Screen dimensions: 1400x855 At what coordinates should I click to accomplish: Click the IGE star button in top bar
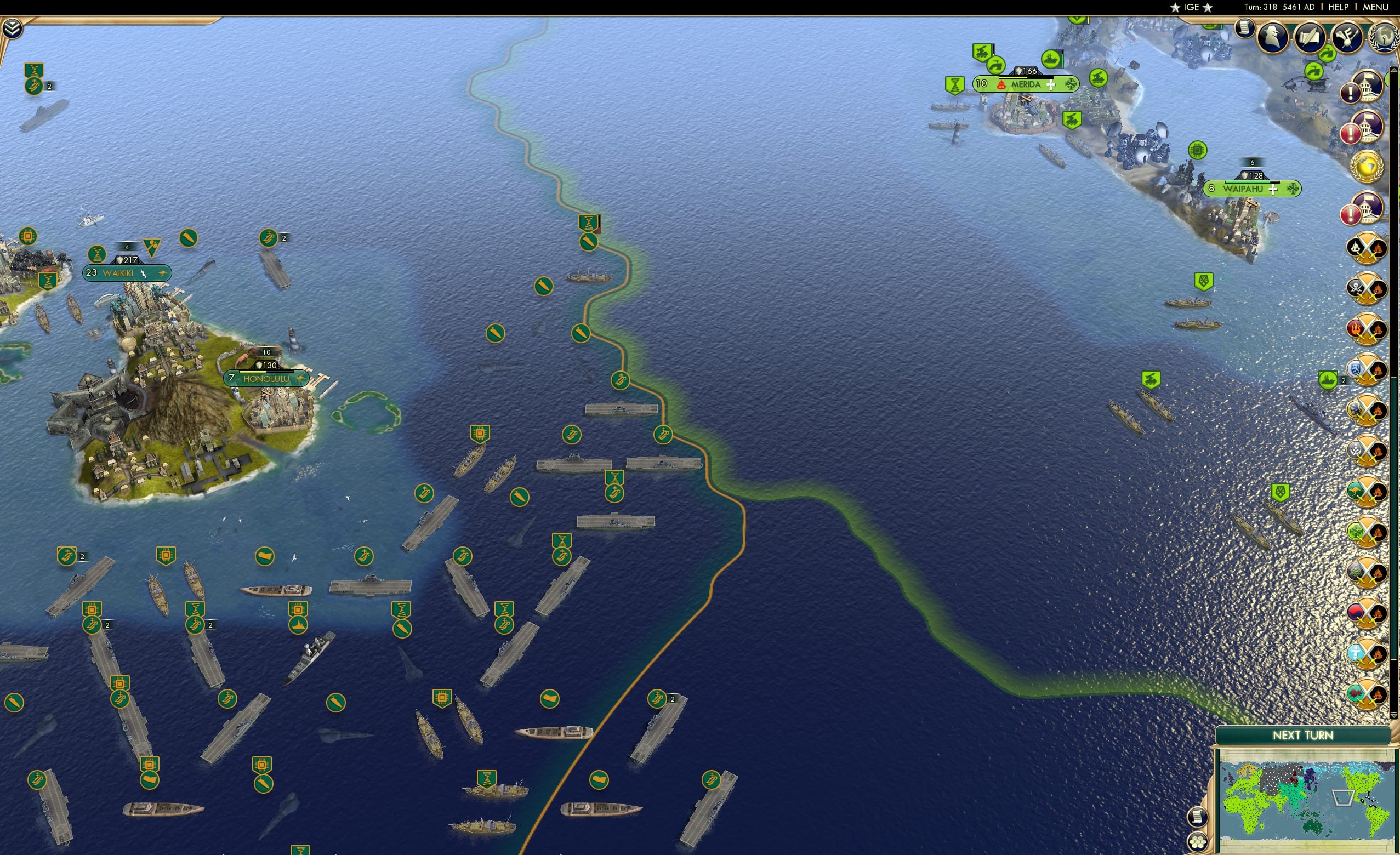coord(1191,7)
